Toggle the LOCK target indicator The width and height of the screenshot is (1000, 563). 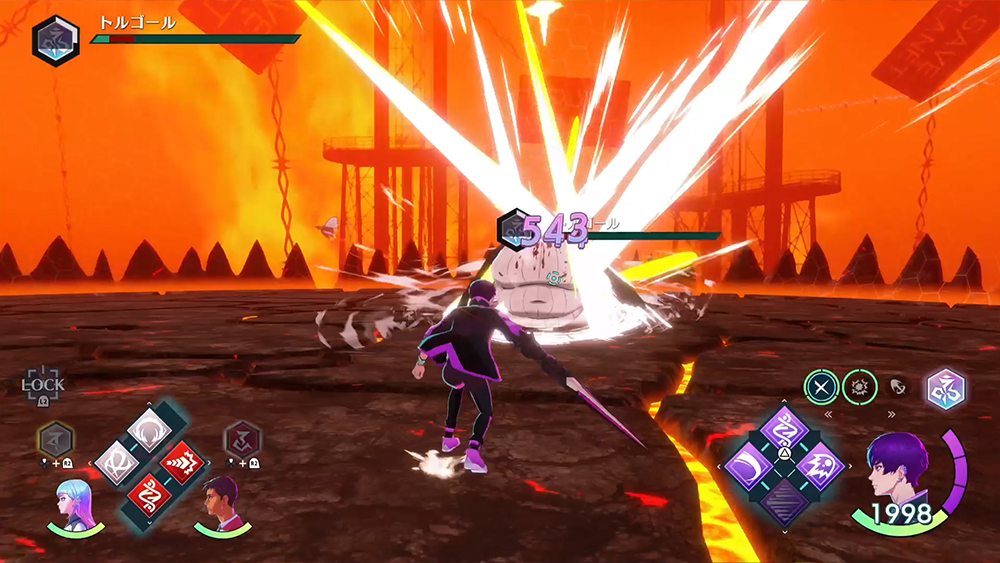click(43, 384)
